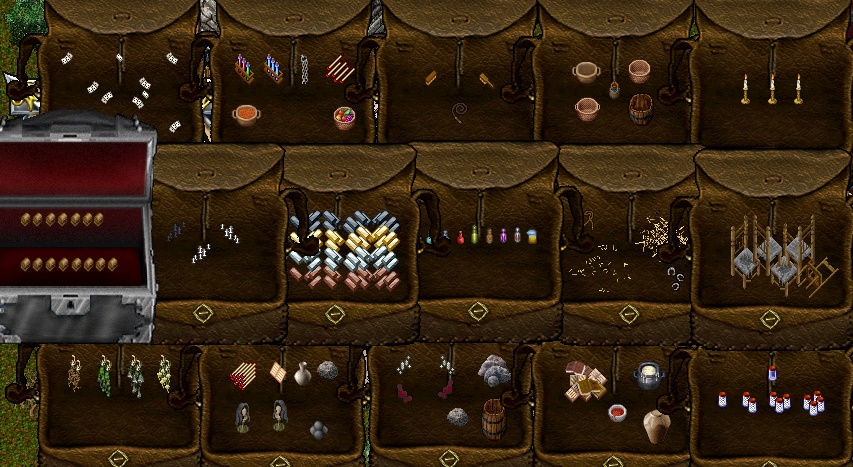The height and width of the screenshot is (467, 853).
Task: Select the large grey boulder pile
Action: [493, 371]
